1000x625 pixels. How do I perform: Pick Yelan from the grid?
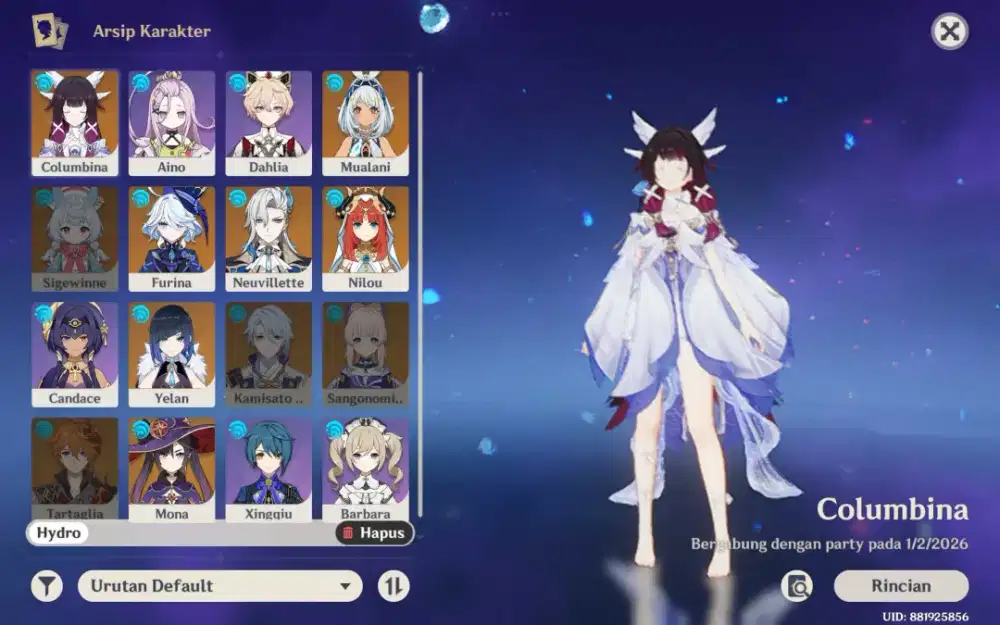point(172,354)
